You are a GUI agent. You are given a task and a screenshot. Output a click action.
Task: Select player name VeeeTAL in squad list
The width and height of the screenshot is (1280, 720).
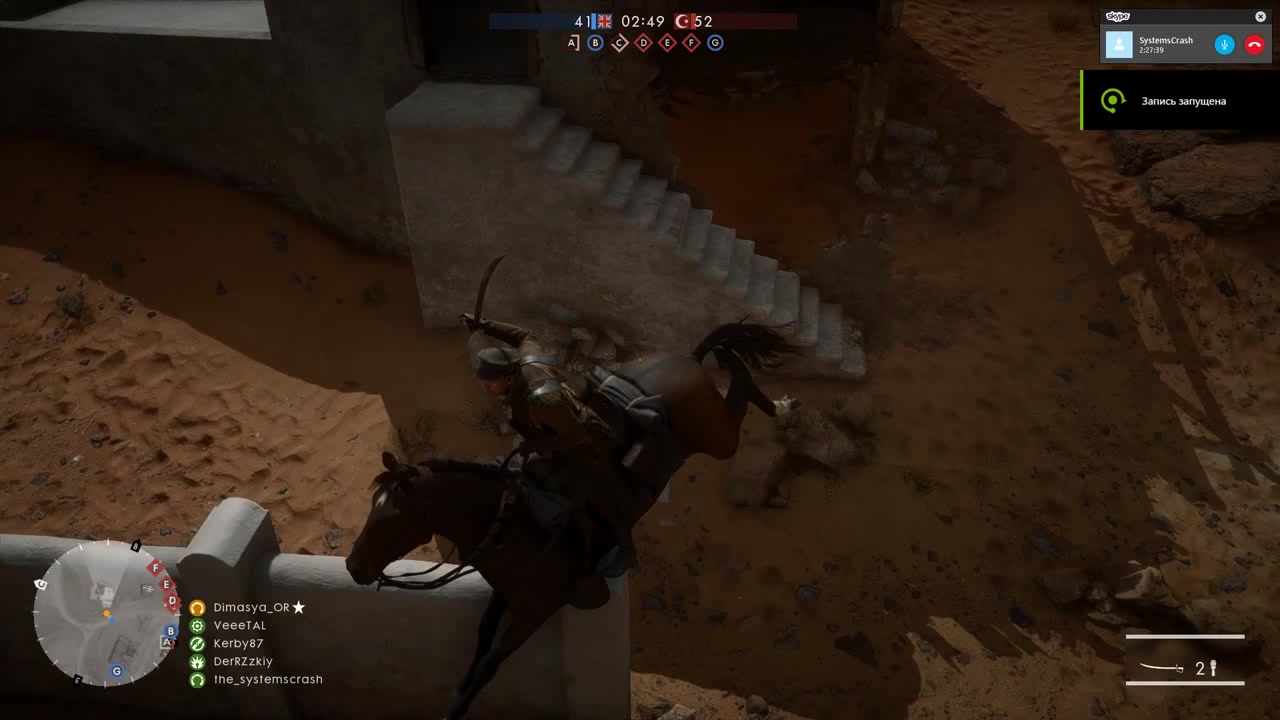click(239, 625)
